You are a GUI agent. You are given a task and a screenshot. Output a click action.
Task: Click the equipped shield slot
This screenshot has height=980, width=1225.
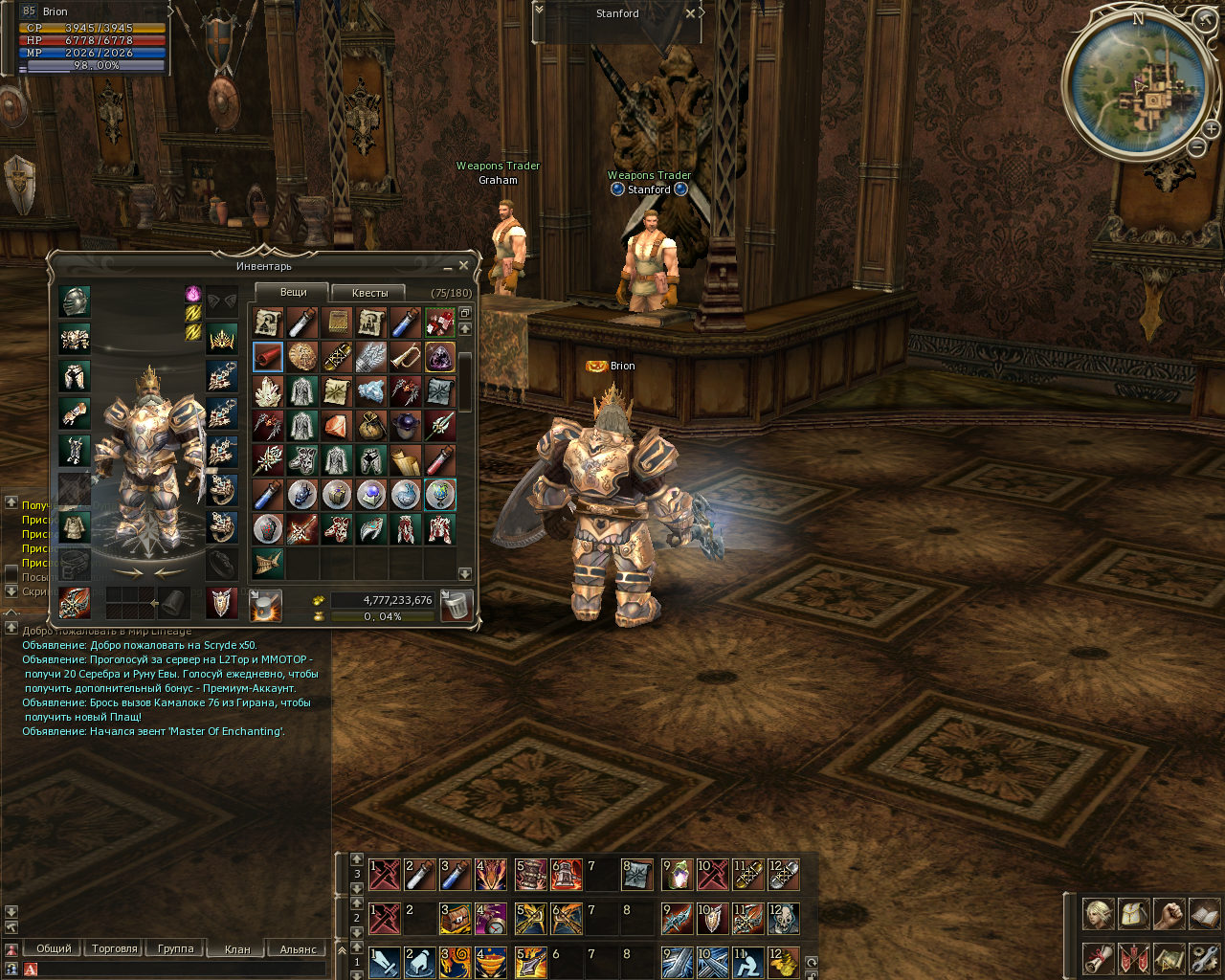(x=222, y=603)
